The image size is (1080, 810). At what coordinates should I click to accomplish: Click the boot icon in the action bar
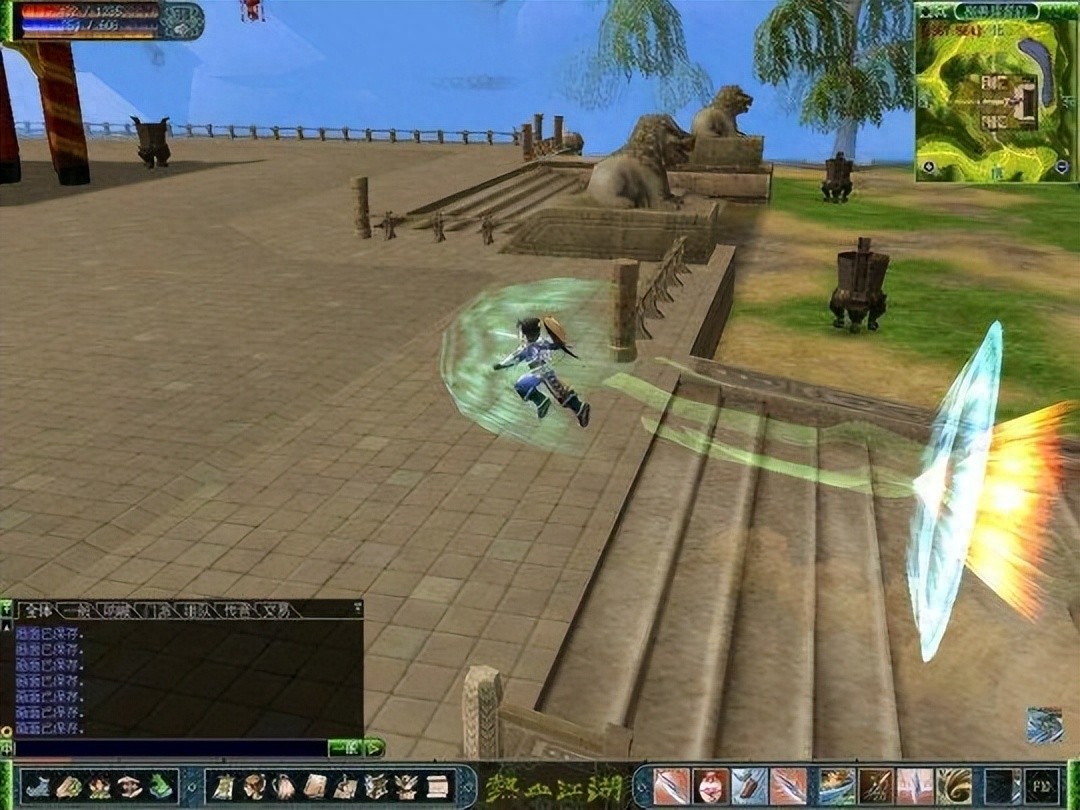click(40, 787)
